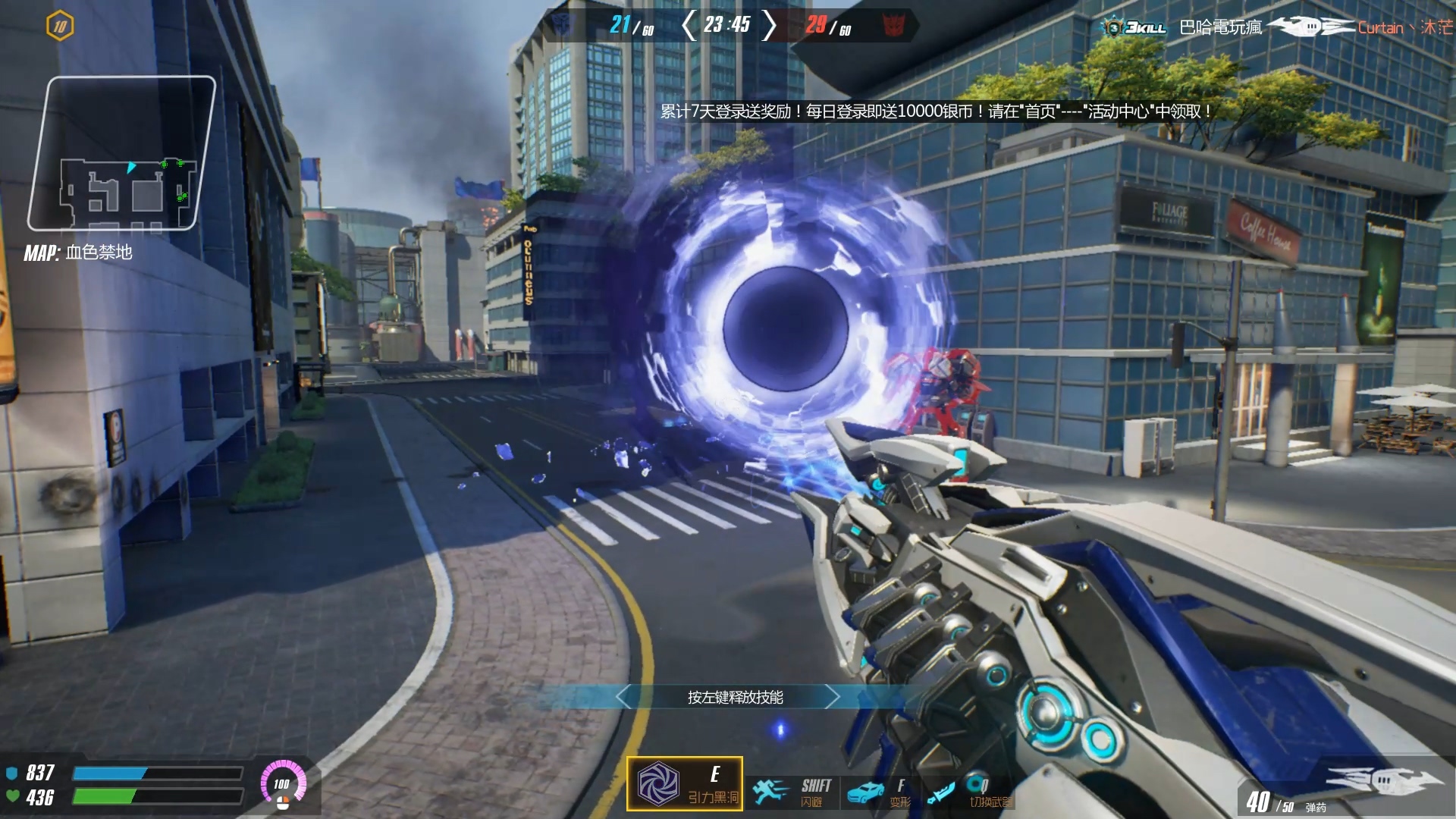Screen dimensions: 1456x819
Task: Click the red Decepticon team emblem
Action: (x=894, y=25)
